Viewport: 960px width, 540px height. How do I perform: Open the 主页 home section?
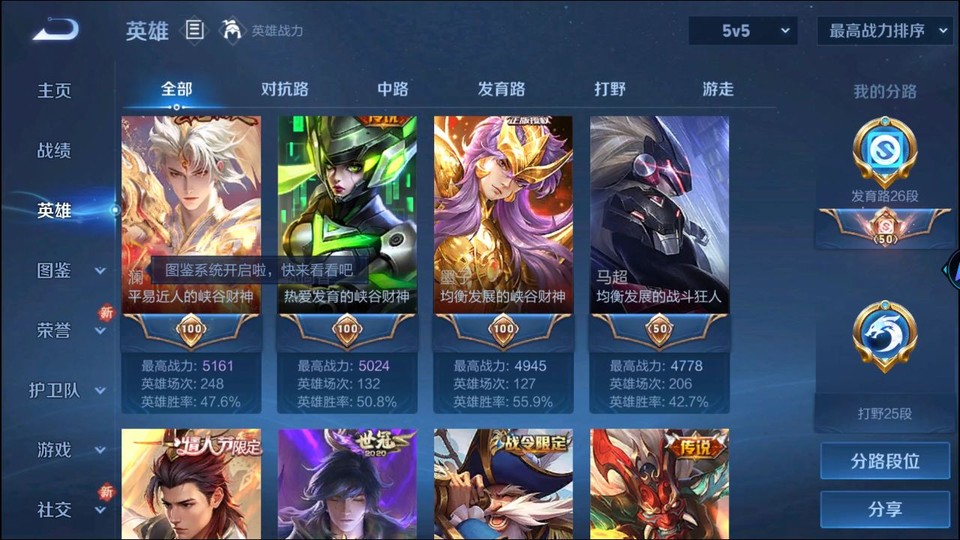[x=55, y=90]
